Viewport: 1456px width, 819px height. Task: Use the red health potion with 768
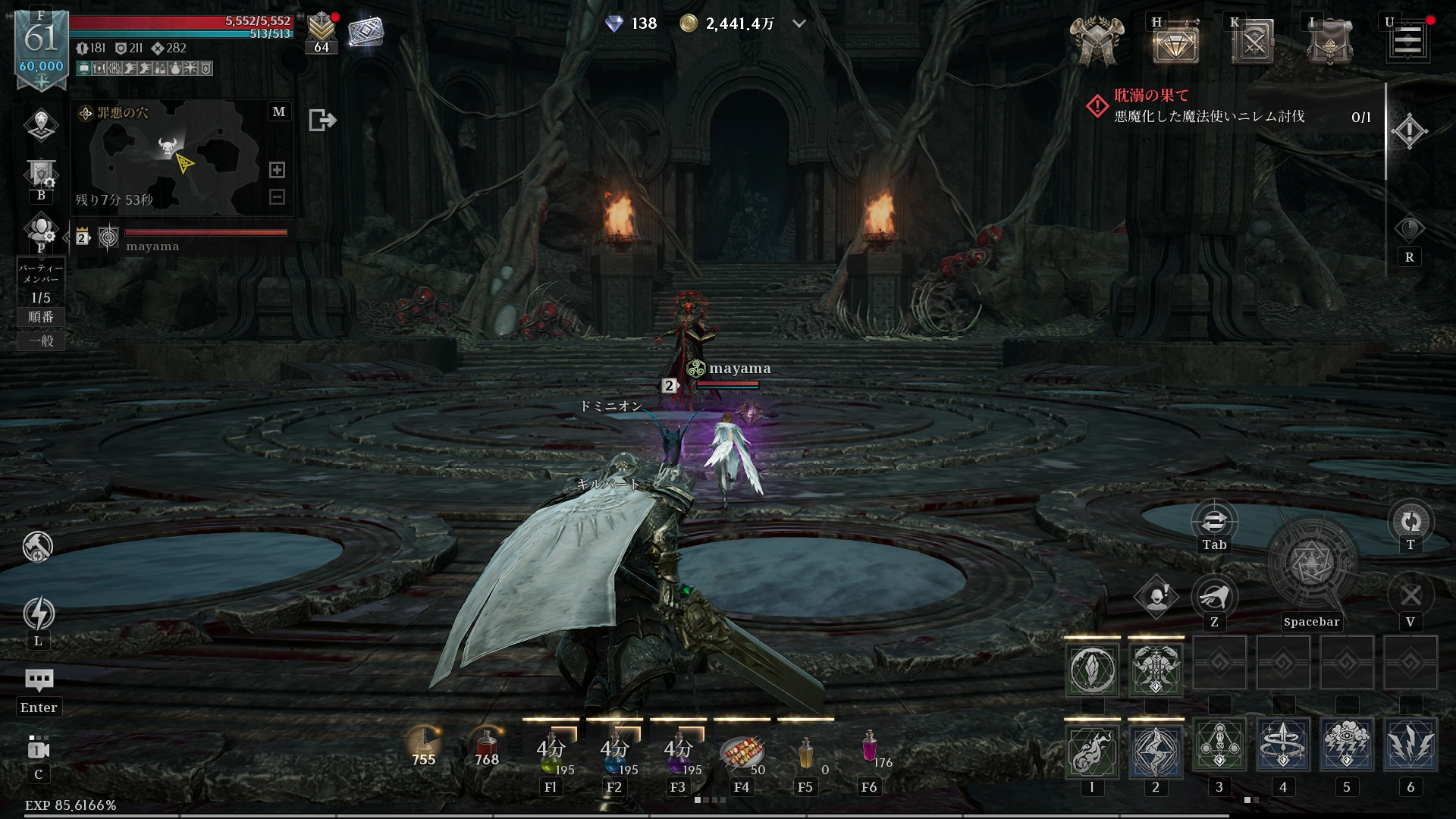click(487, 748)
